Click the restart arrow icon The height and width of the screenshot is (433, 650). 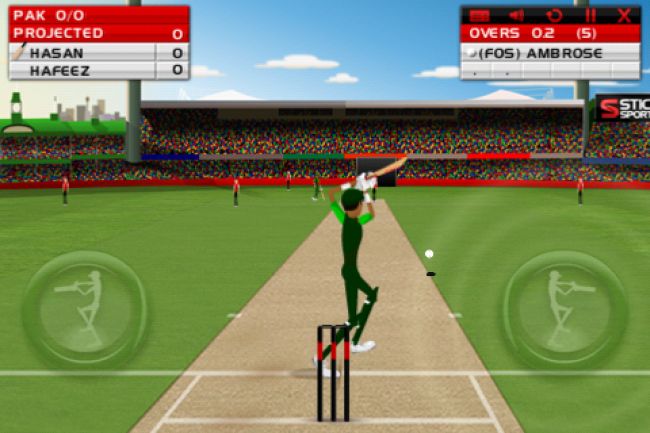coord(554,15)
